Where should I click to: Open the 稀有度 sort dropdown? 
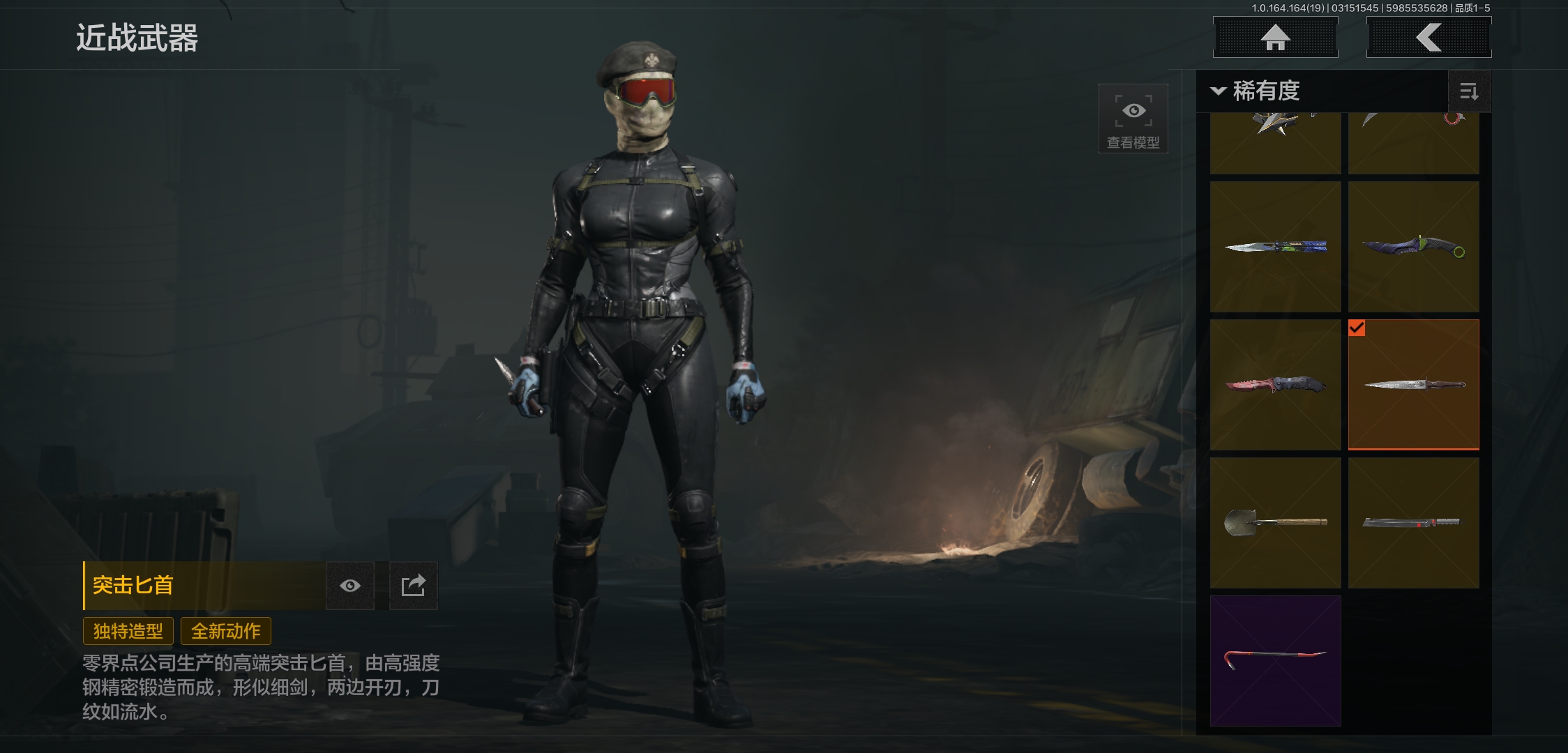tap(1256, 91)
